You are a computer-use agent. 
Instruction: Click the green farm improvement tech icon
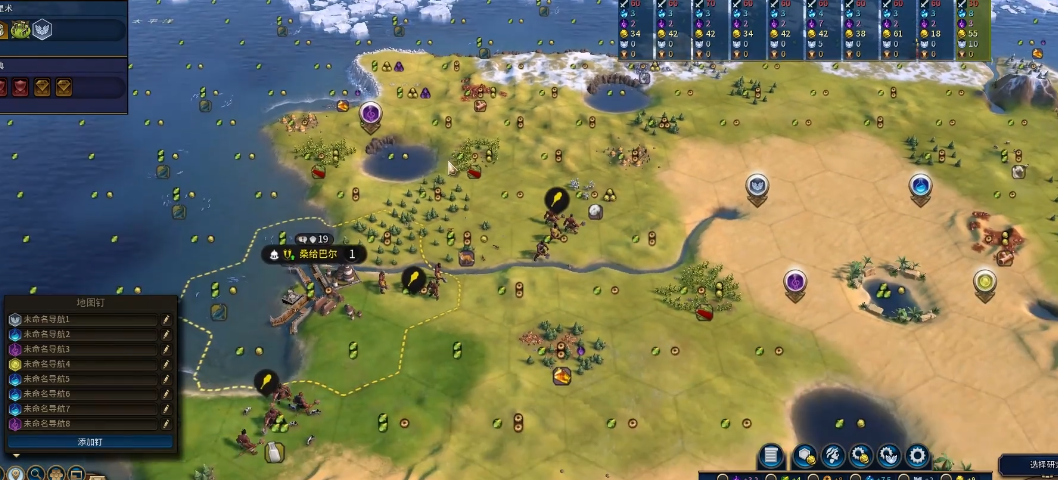point(20,28)
